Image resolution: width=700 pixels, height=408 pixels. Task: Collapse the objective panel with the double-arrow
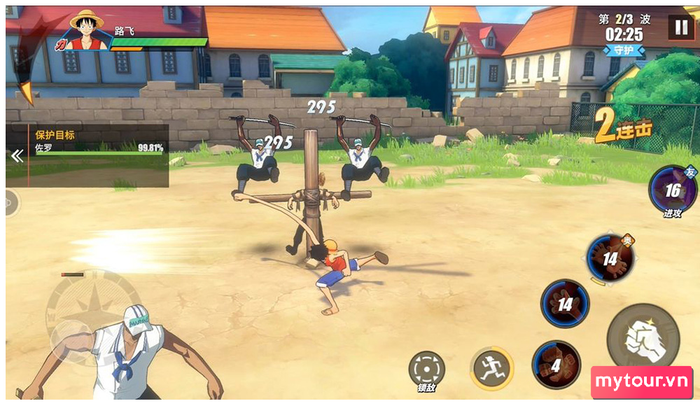tap(16, 155)
